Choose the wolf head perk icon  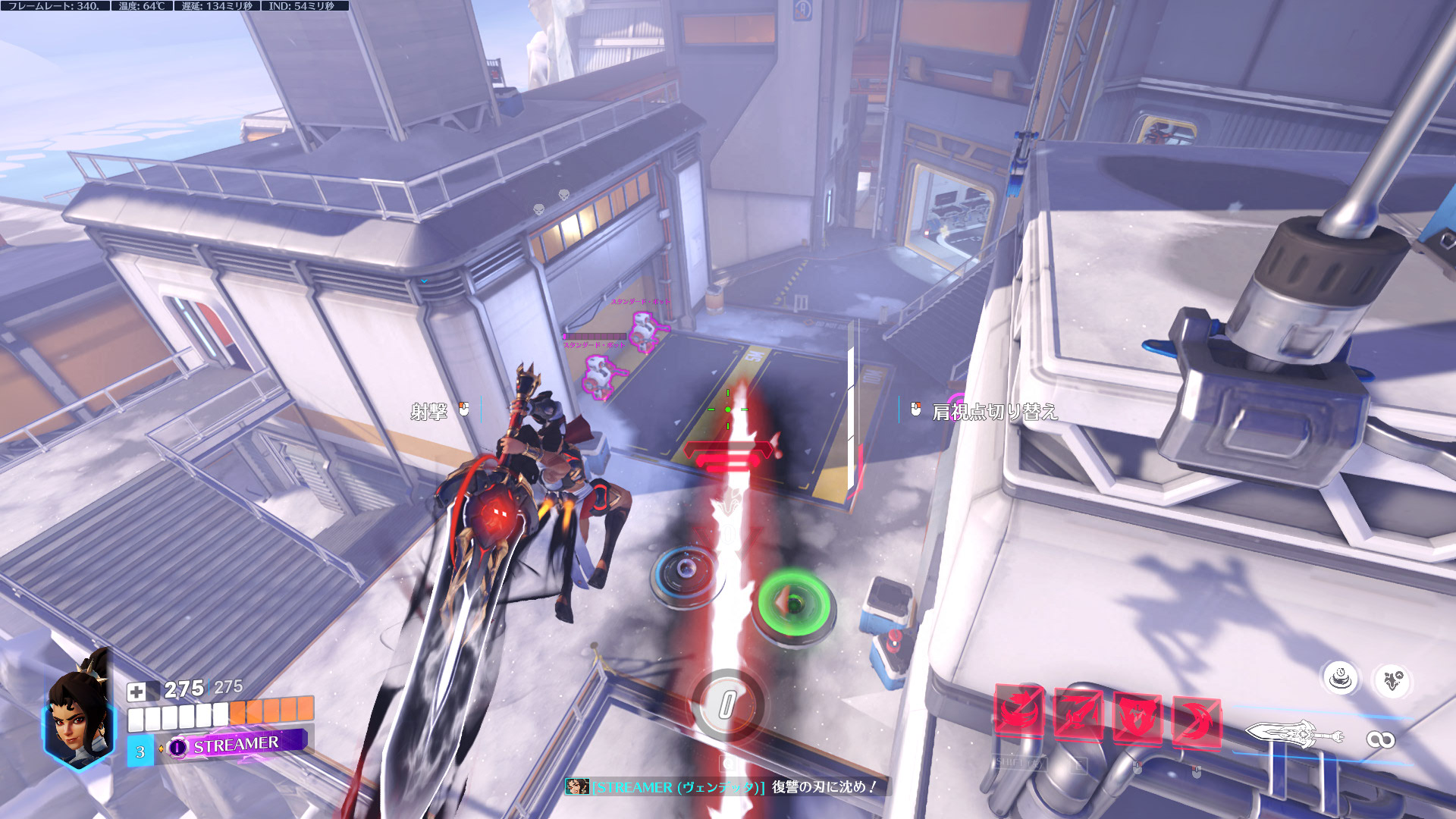tap(1392, 680)
